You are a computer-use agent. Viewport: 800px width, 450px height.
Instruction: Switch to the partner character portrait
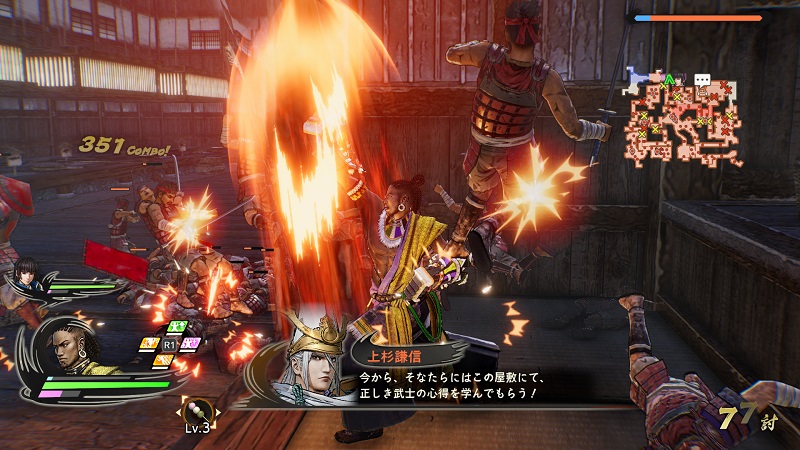coord(24,274)
